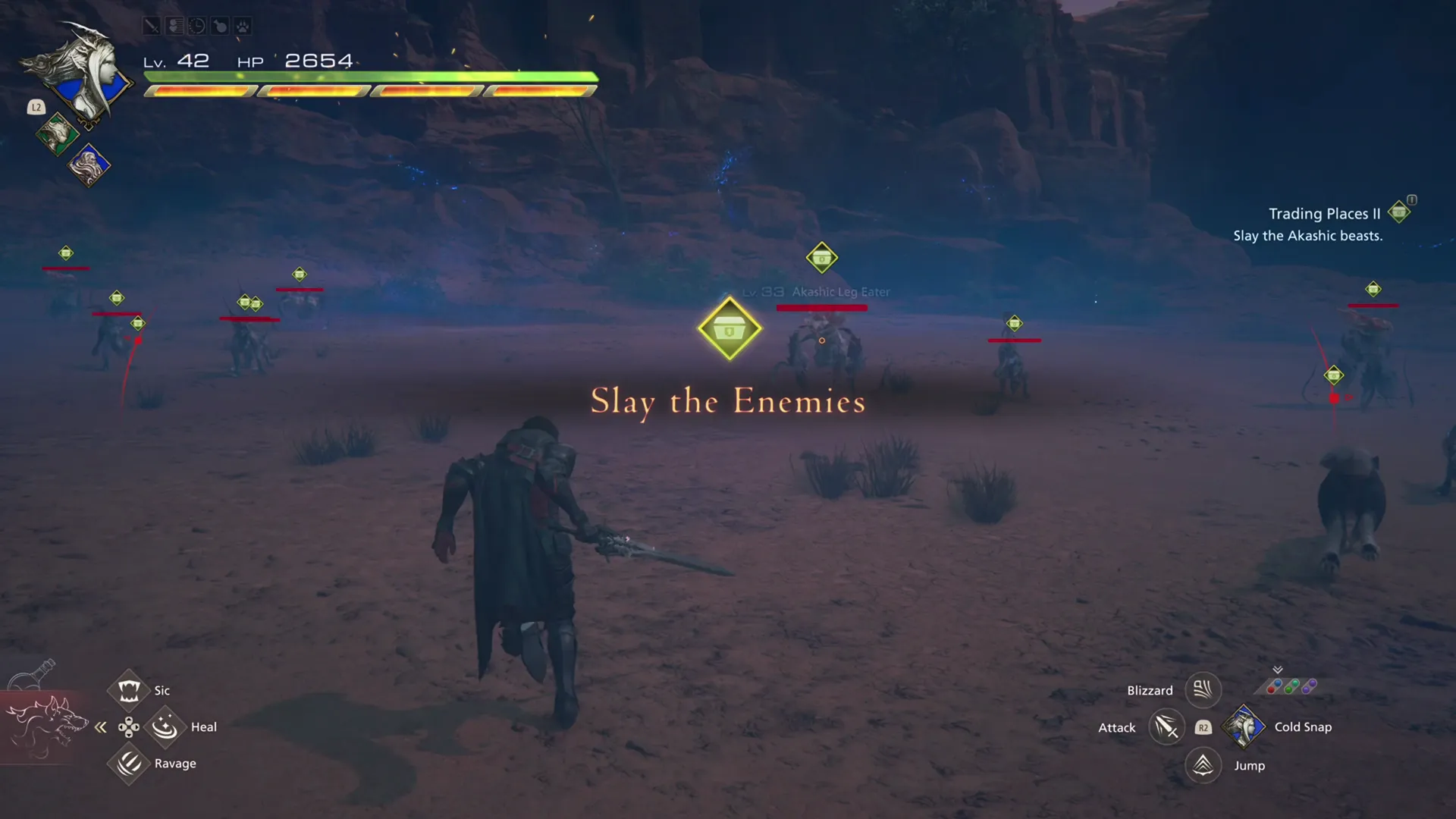This screenshot has width=1456, height=819.
Task: Click the Slay the Enemies objective text
Action: pyautogui.click(x=727, y=402)
